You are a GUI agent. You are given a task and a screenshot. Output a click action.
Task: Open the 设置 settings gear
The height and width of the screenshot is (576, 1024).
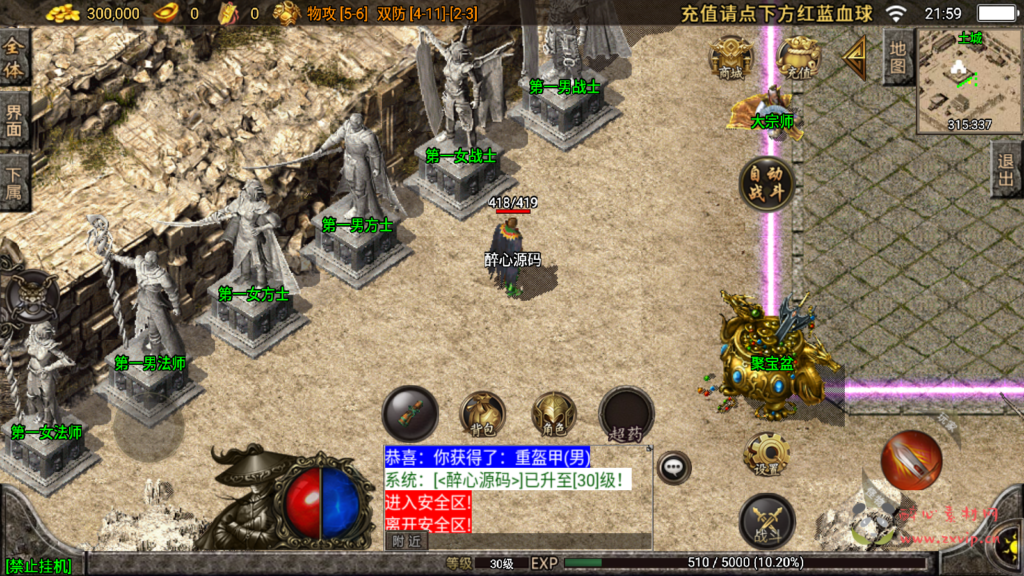(x=767, y=455)
